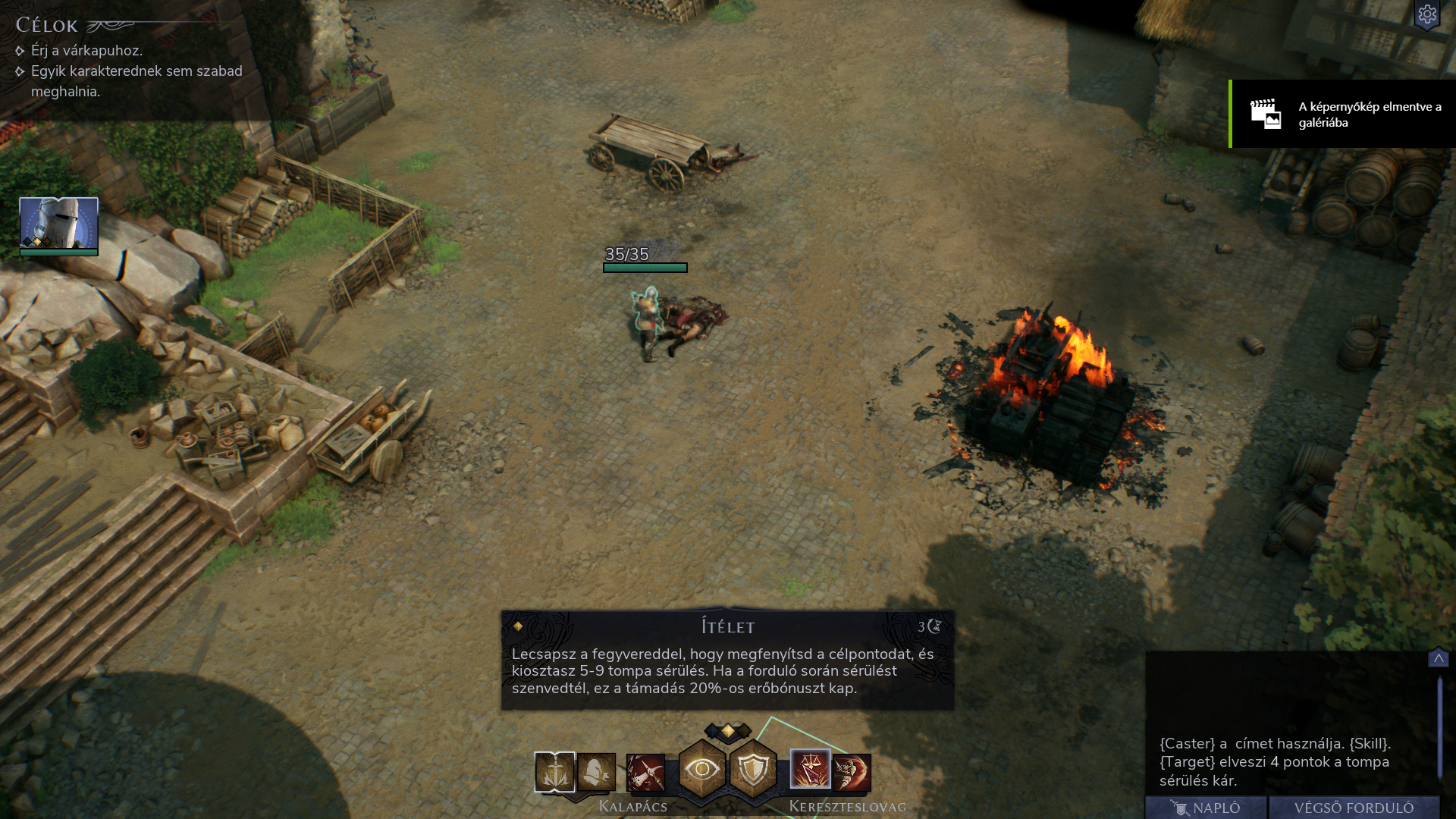The height and width of the screenshot is (819, 1456).
Task: Choose the knight helmet icon
Action: [596, 772]
